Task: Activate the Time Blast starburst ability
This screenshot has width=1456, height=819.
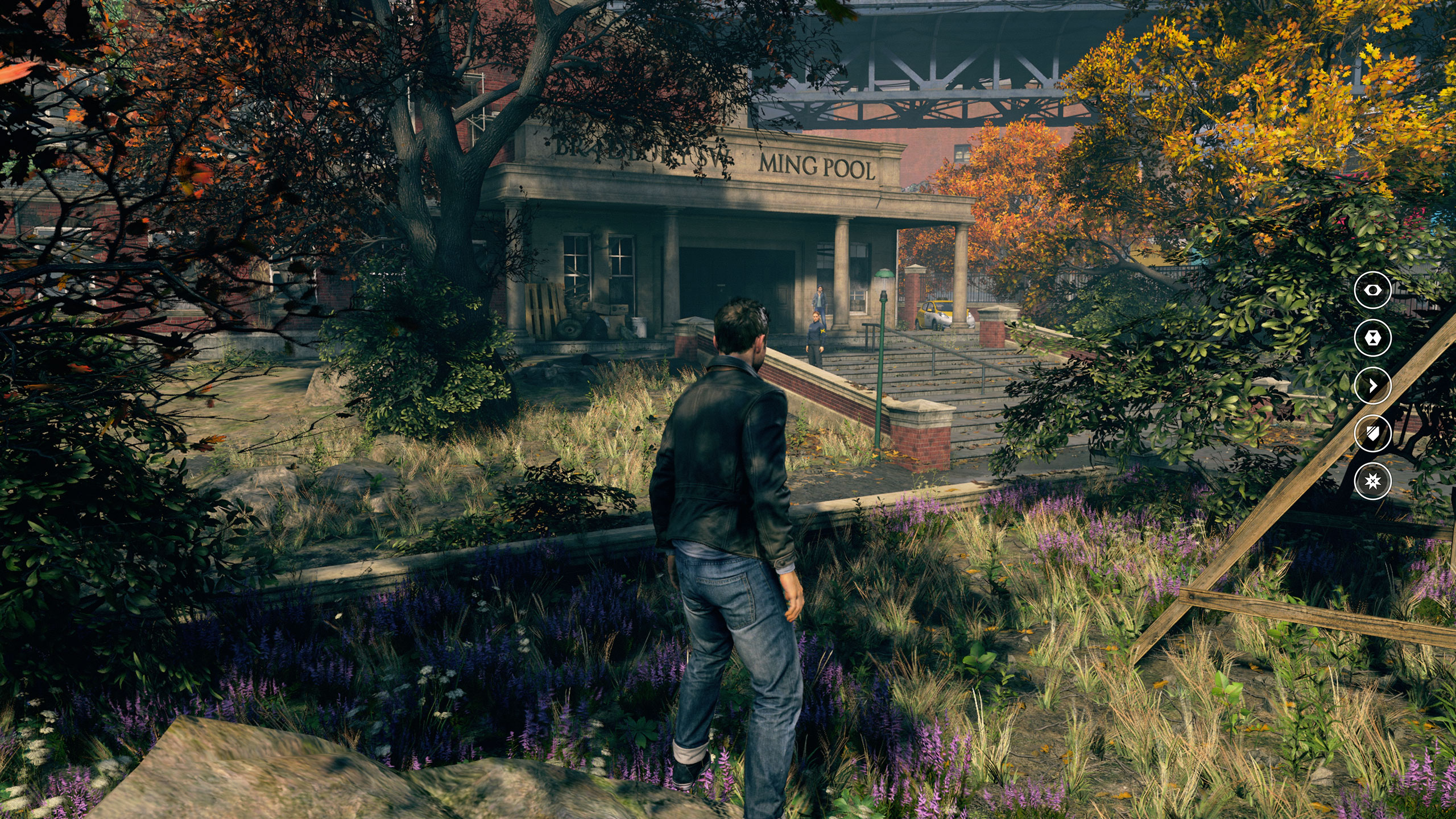Action: 1373,481
